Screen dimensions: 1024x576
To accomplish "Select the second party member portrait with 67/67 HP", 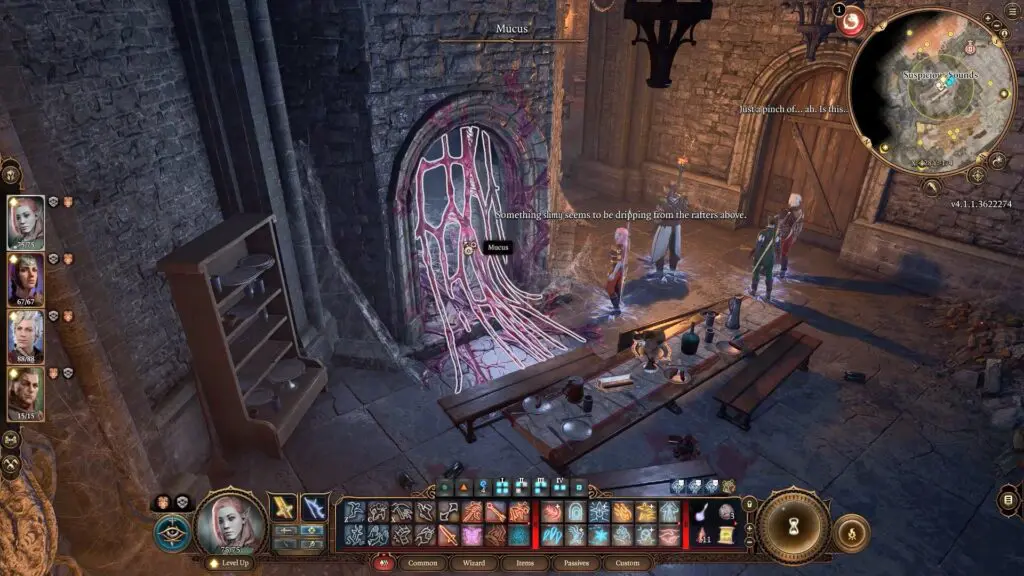I will coord(26,279).
